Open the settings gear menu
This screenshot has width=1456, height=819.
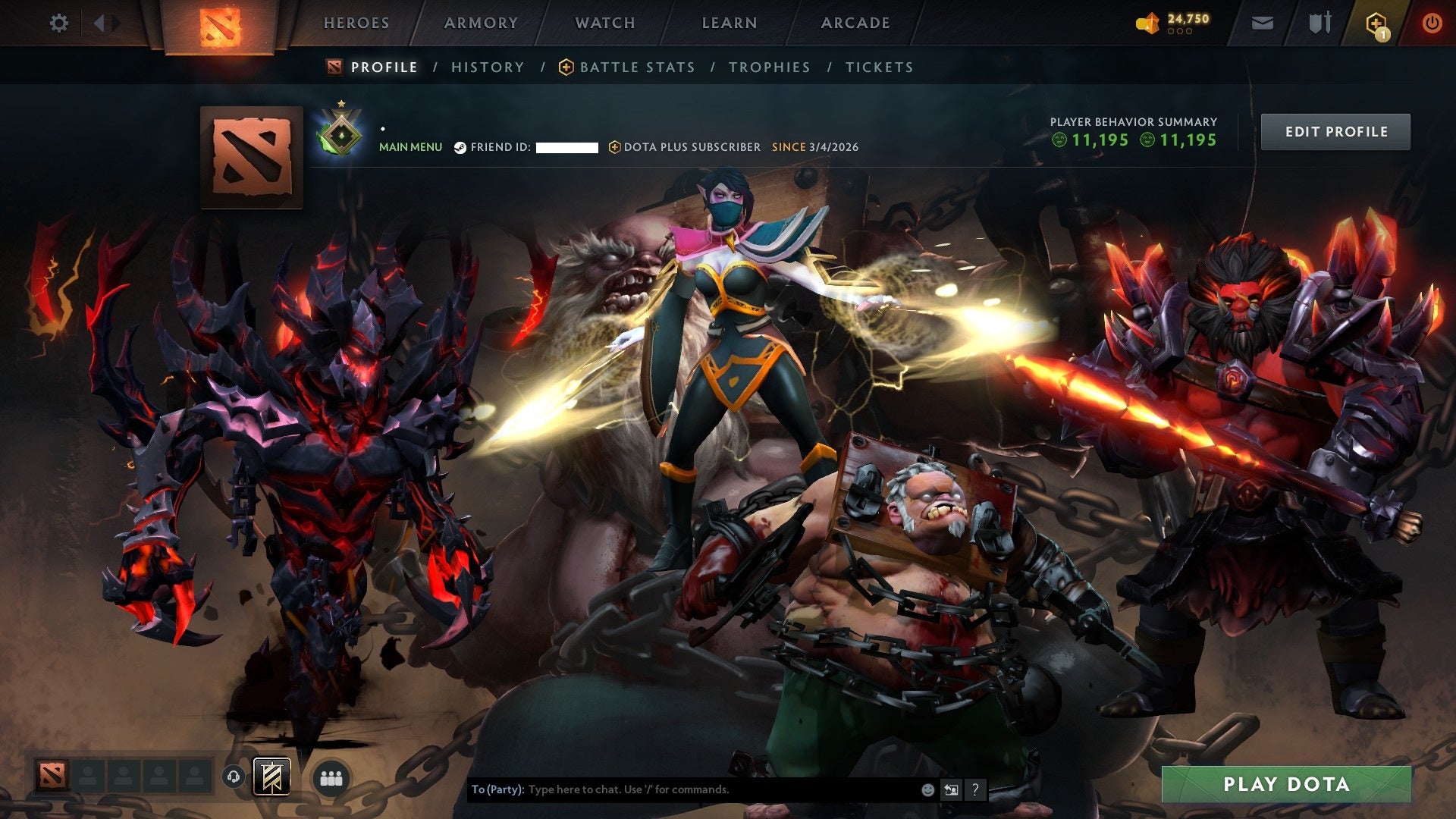[x=58, y=23]
